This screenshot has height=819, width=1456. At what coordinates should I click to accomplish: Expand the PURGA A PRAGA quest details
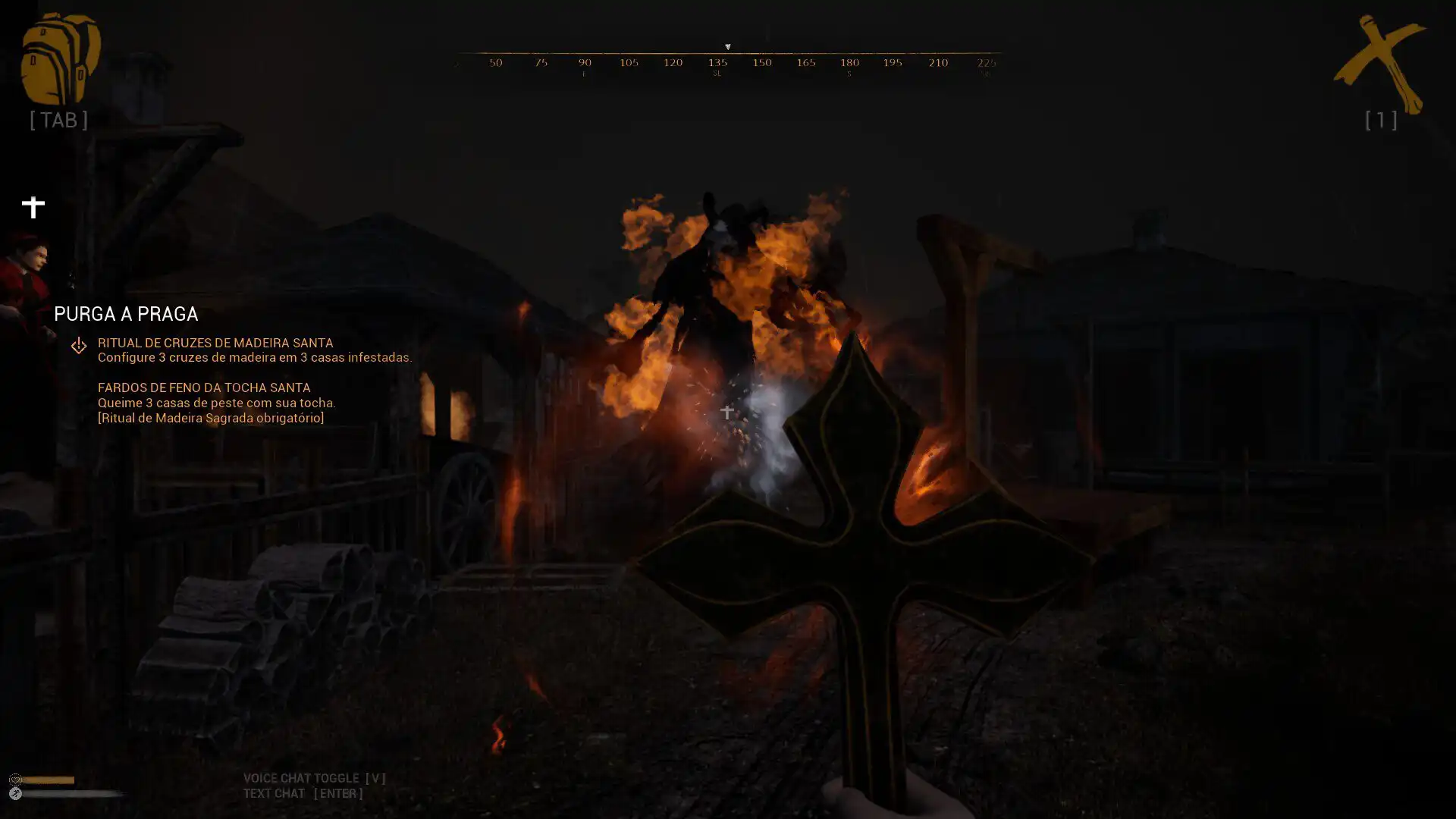tap(126, 314)
